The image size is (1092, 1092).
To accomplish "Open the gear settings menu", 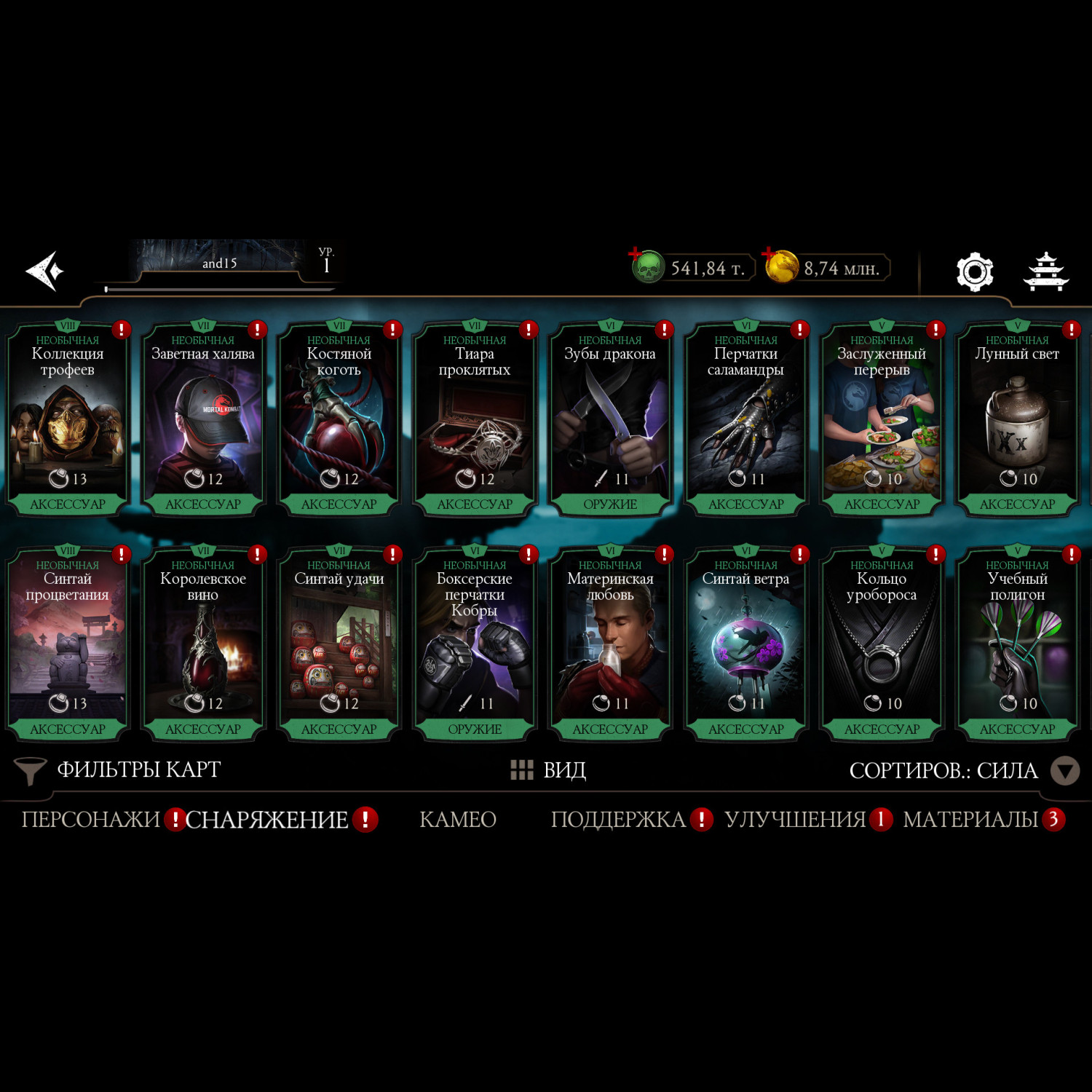I will point(975,272).
